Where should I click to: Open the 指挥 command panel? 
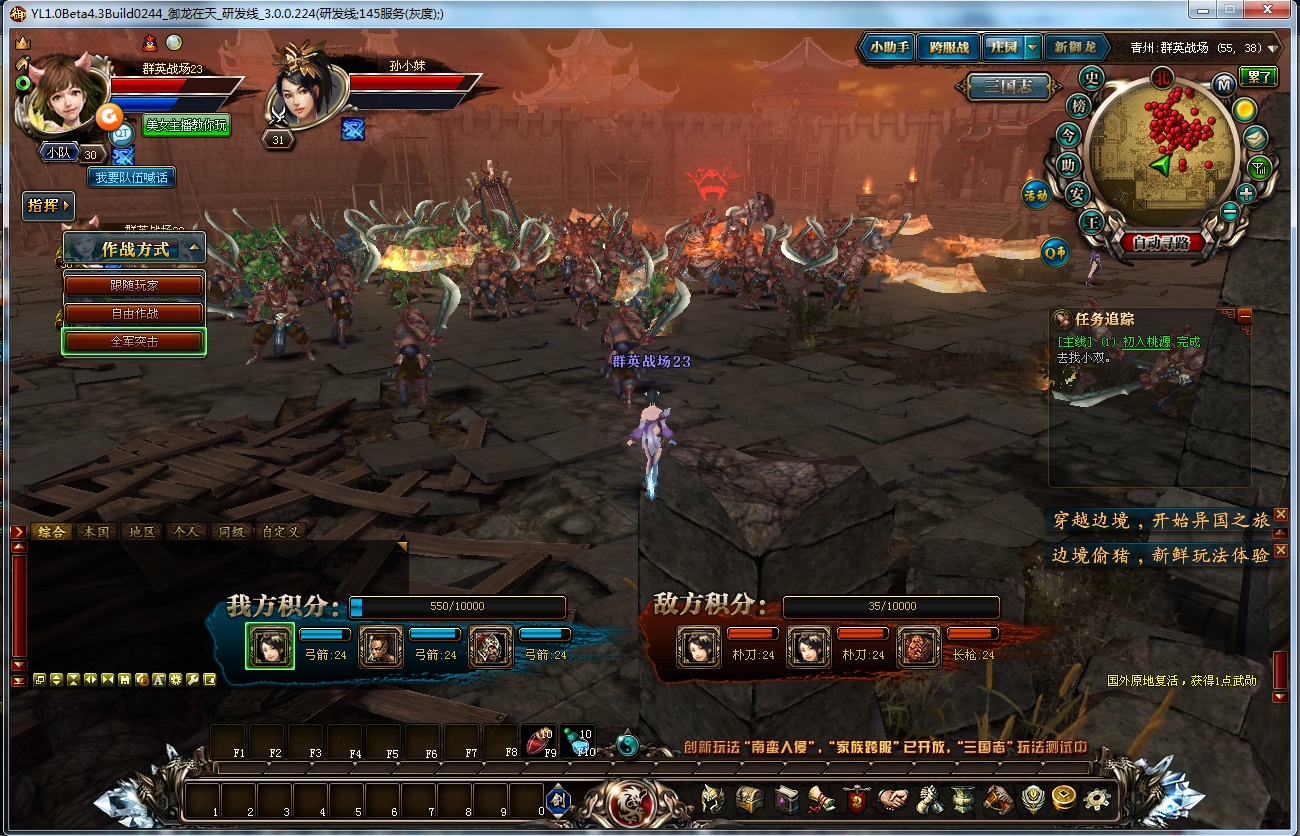pyautogui.click(x=48, y=206)
